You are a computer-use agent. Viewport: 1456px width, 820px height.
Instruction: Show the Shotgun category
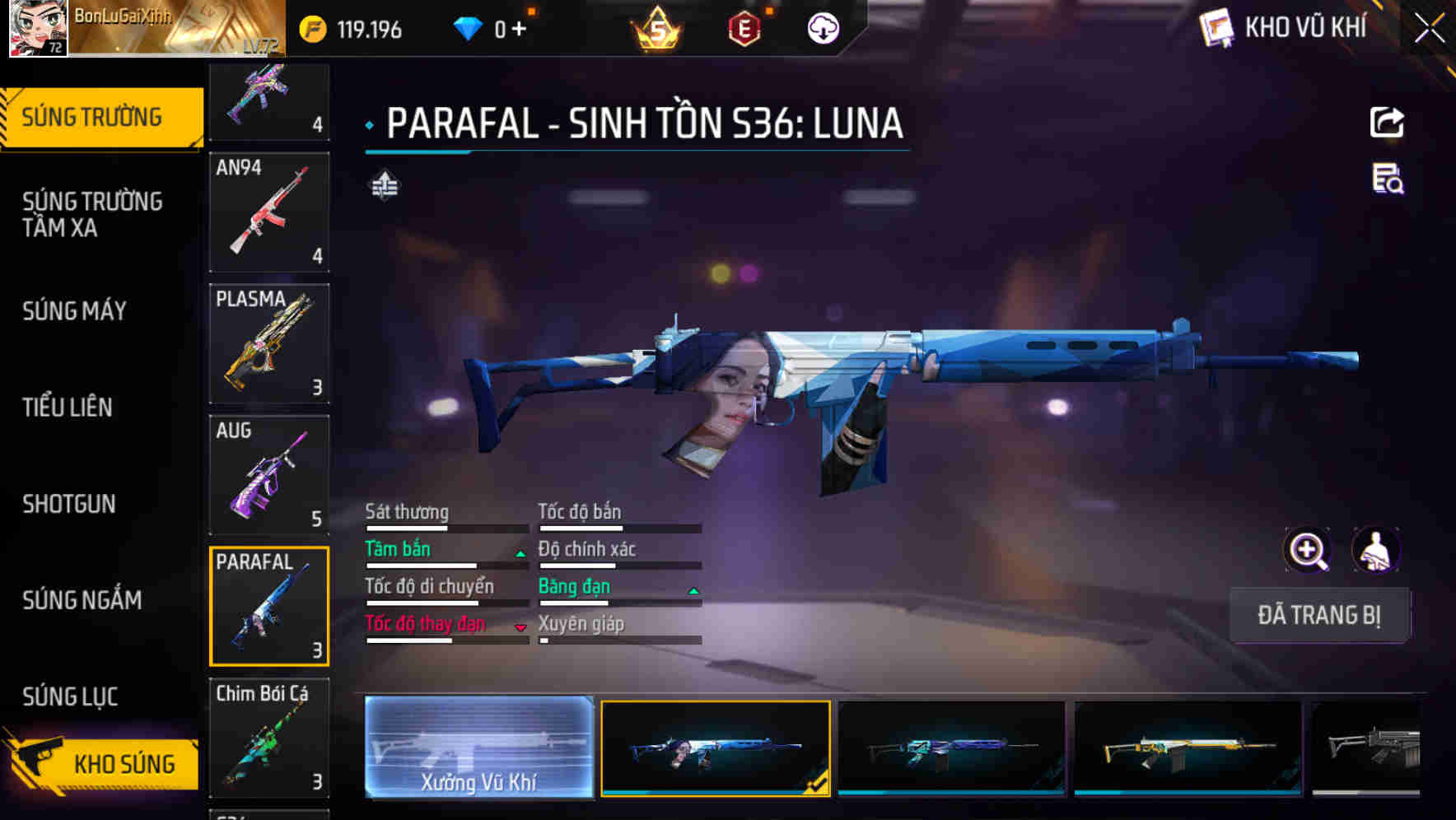[69, 504]
